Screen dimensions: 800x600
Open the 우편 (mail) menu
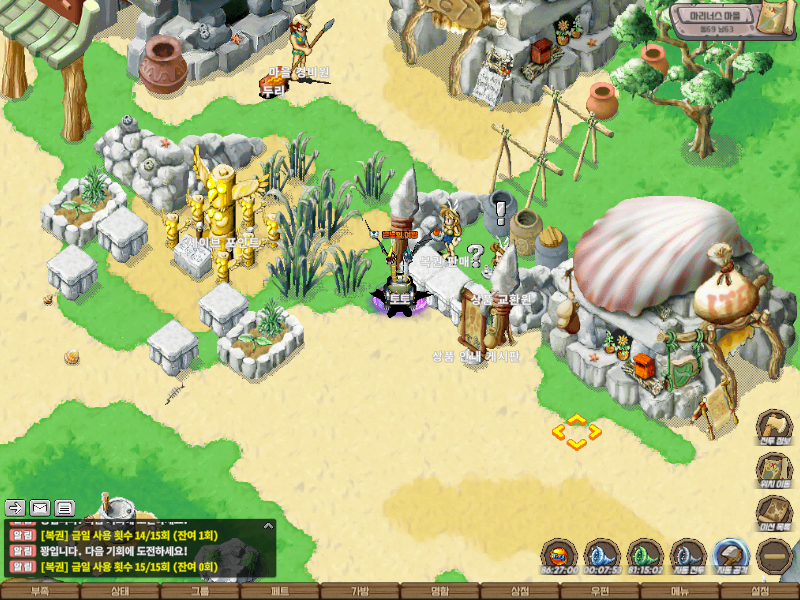tap(600, 591)
